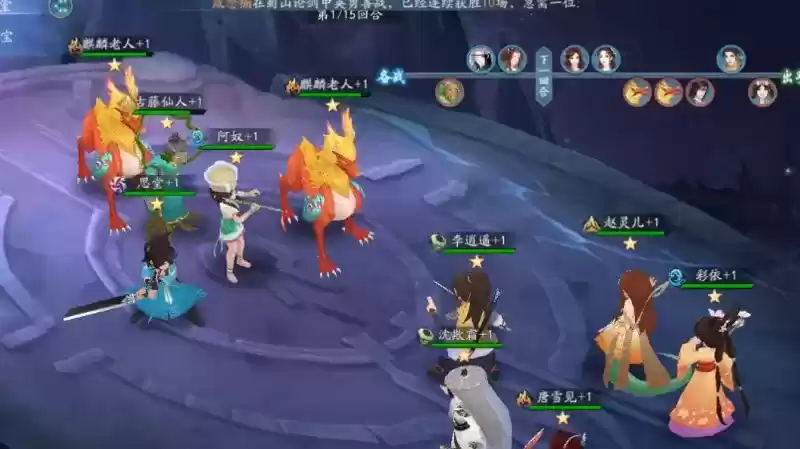
Task: Select the green-skinned elder's turn order portrait
Action: (x=449, y=93)
